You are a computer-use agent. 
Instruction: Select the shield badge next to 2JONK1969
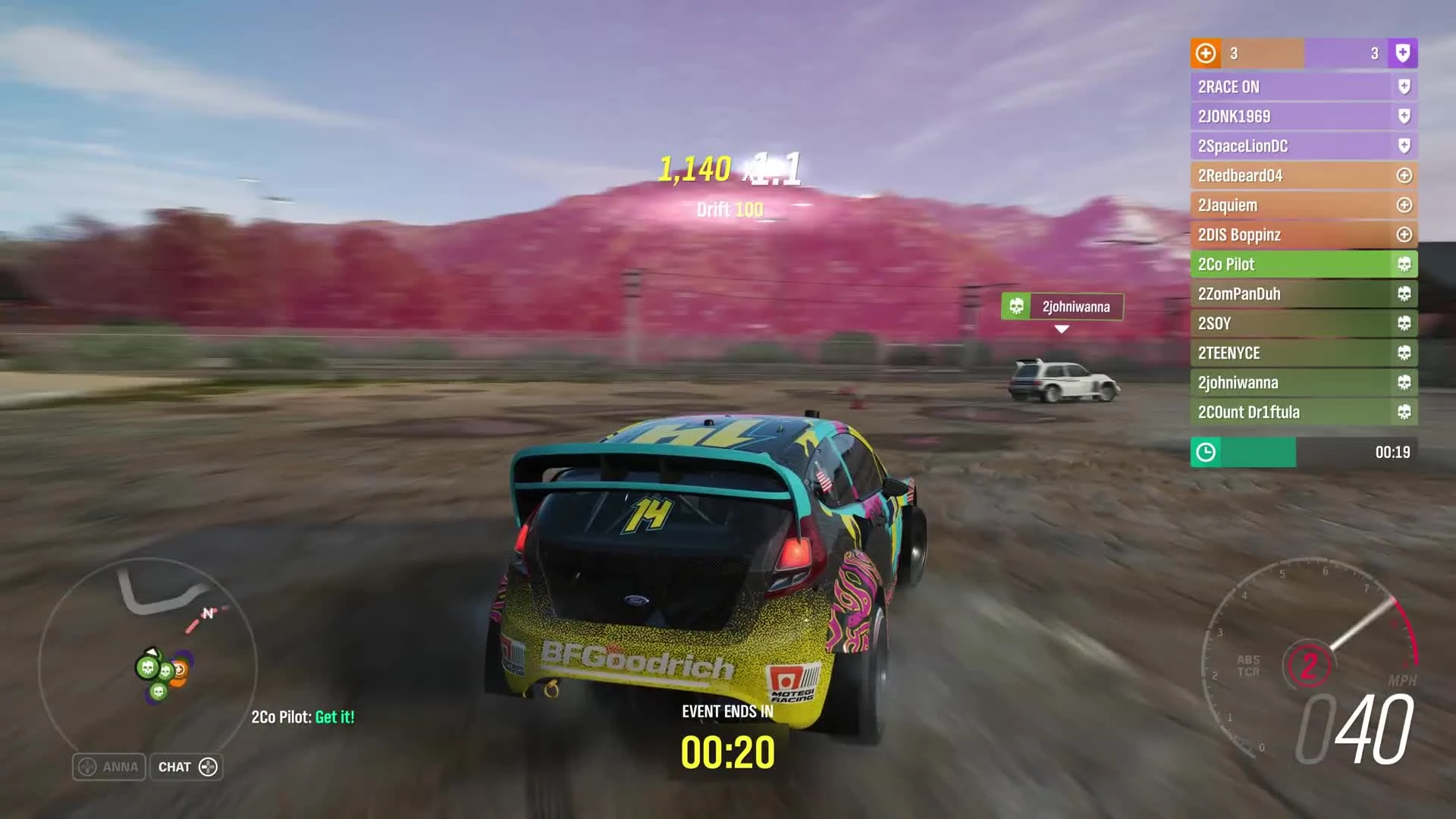coord(1404,116)
